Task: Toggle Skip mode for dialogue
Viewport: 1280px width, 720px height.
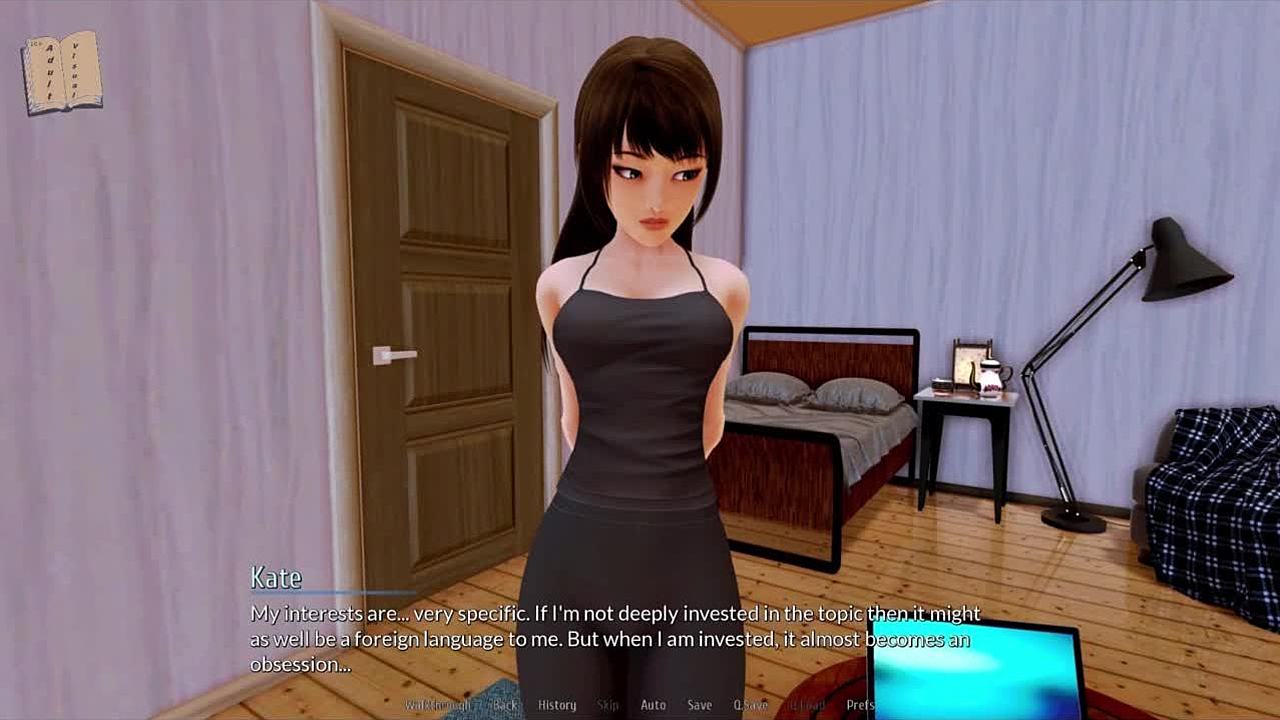Action: coord(608,705)
